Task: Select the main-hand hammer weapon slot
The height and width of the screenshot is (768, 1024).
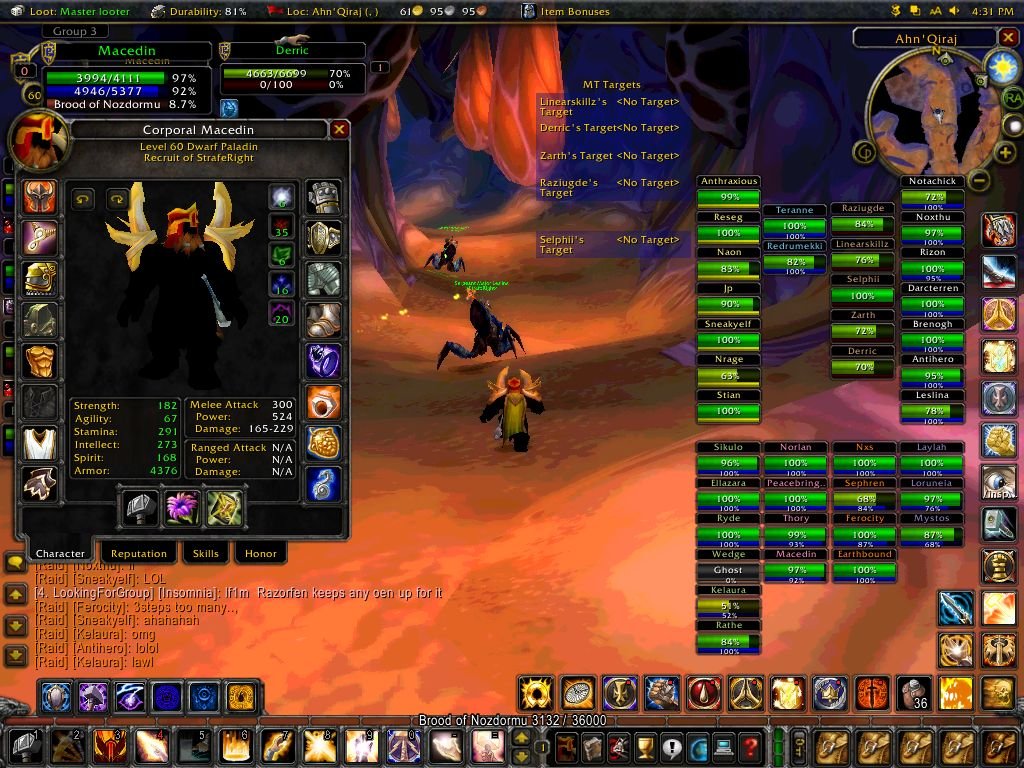Action: click(x=140, y=508)
